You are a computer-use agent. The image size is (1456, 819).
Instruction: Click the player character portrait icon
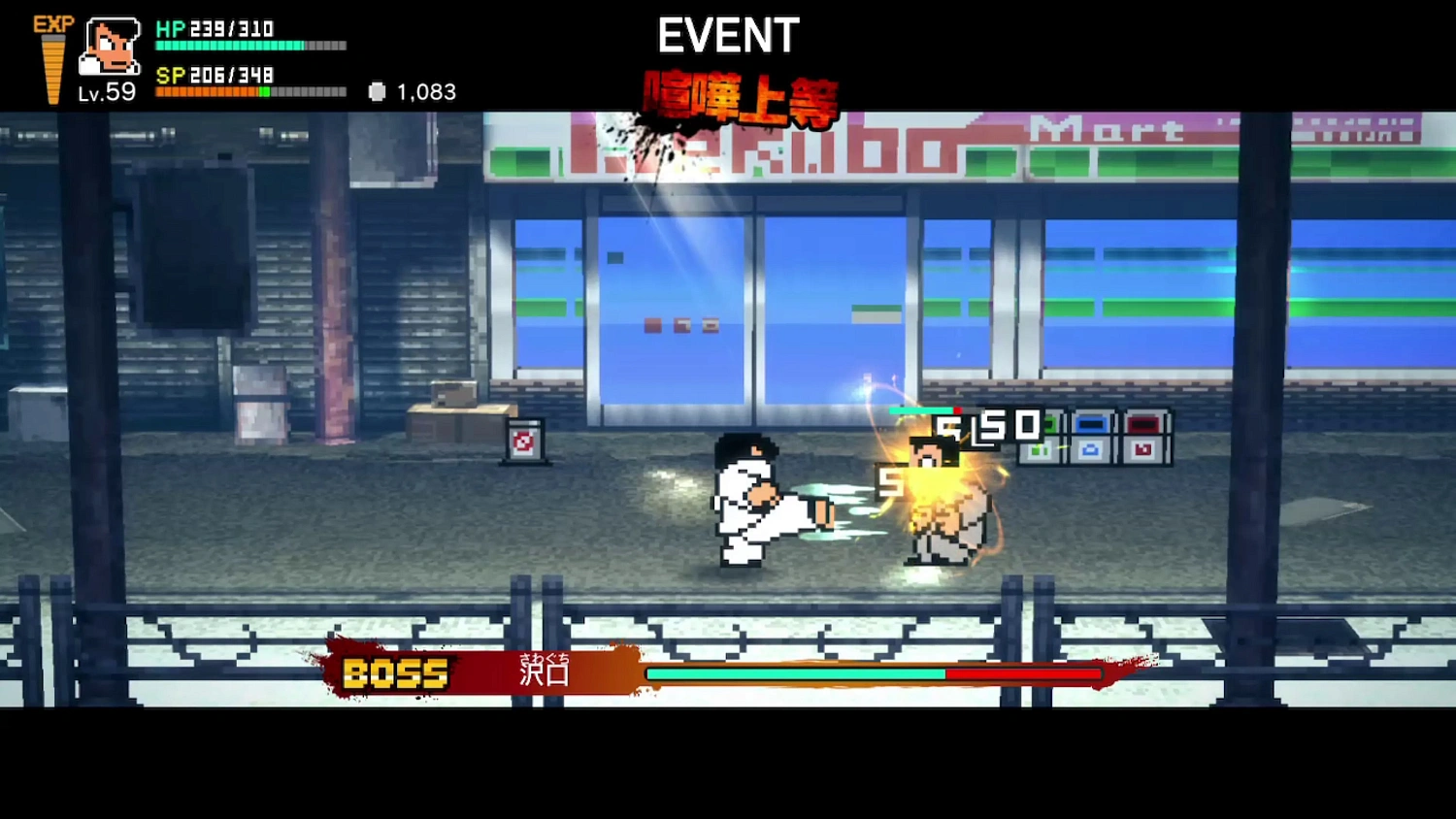109,49
